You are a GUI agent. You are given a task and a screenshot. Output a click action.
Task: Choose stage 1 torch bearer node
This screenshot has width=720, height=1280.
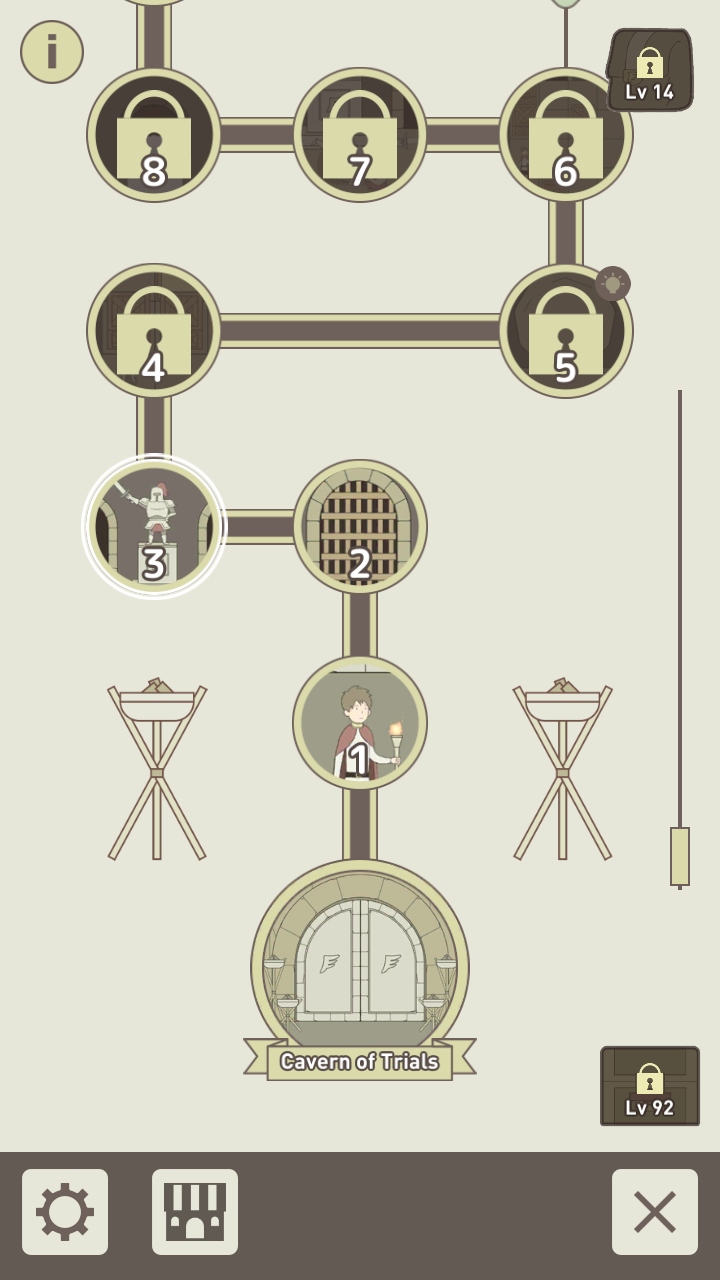pyautogui.click(x=360, y=723)
